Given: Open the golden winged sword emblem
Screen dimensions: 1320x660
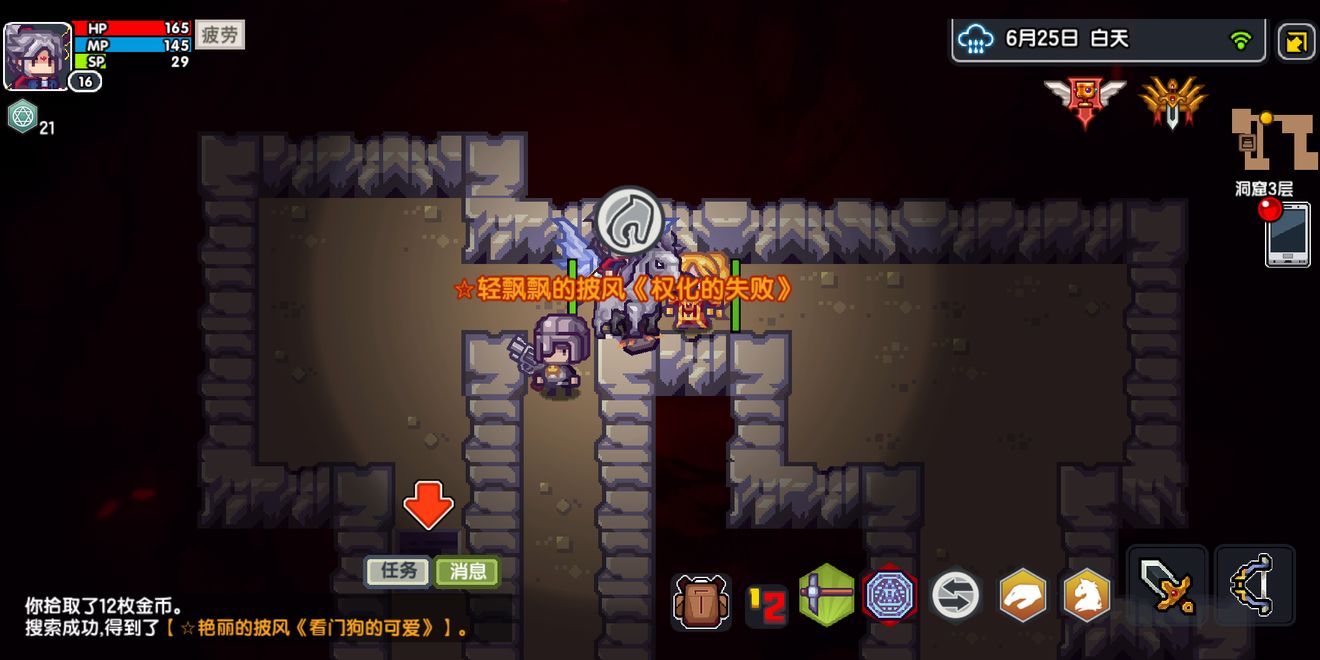Looking at the screenshot, I should (1172, 101).
